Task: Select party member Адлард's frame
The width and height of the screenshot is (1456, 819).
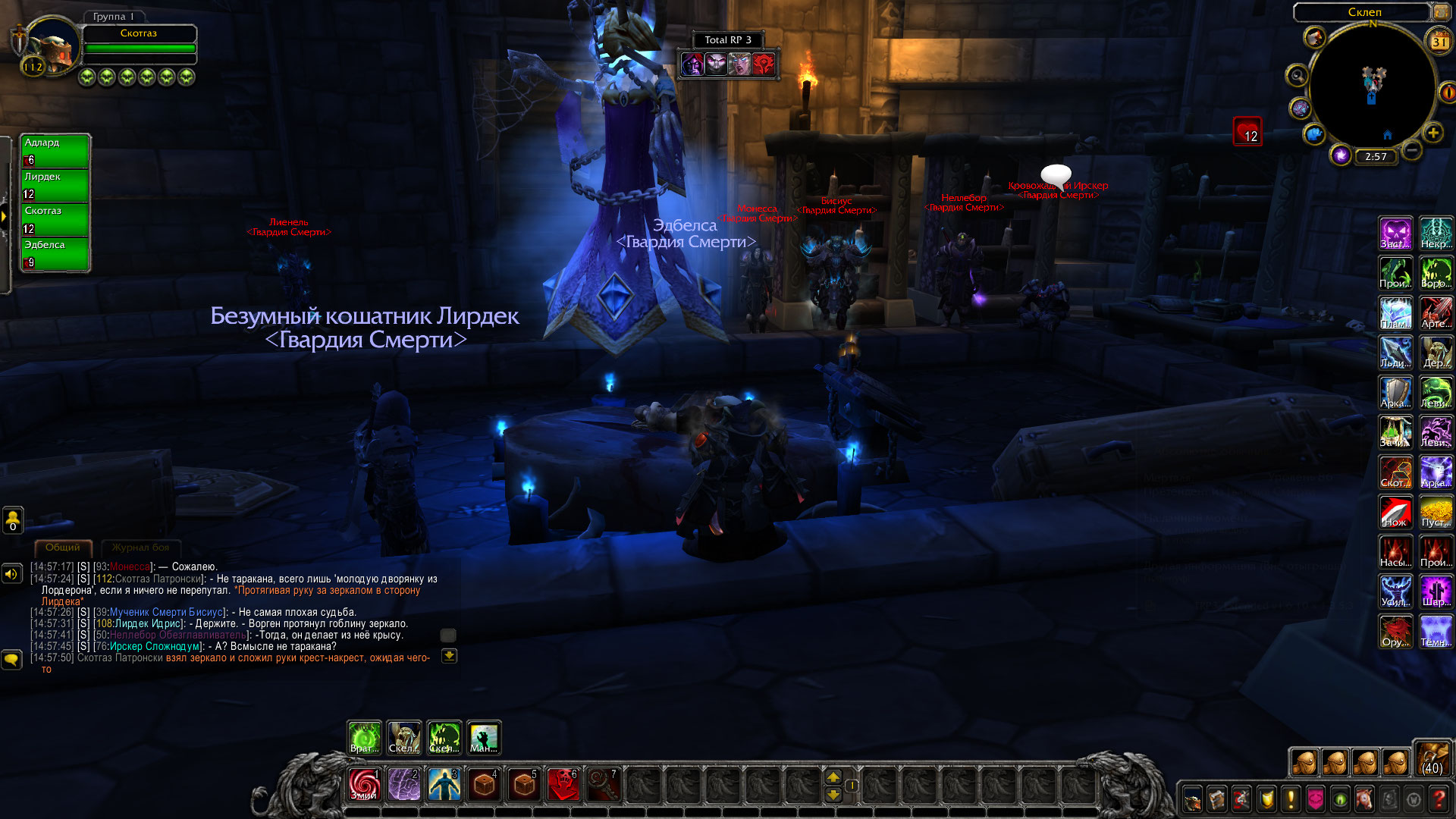Action: coord(55,151)
